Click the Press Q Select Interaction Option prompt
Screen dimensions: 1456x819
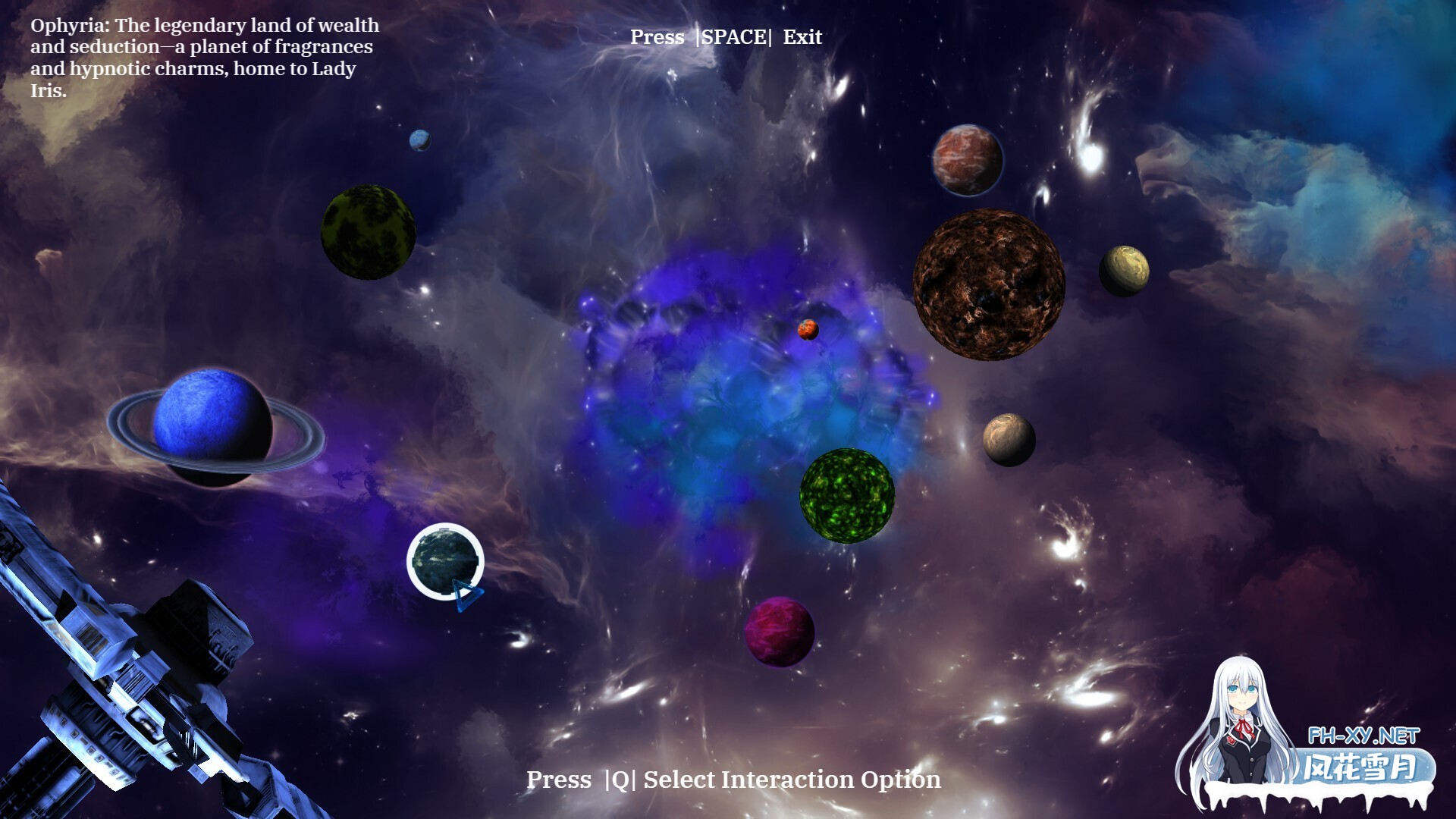coord(734,779)
